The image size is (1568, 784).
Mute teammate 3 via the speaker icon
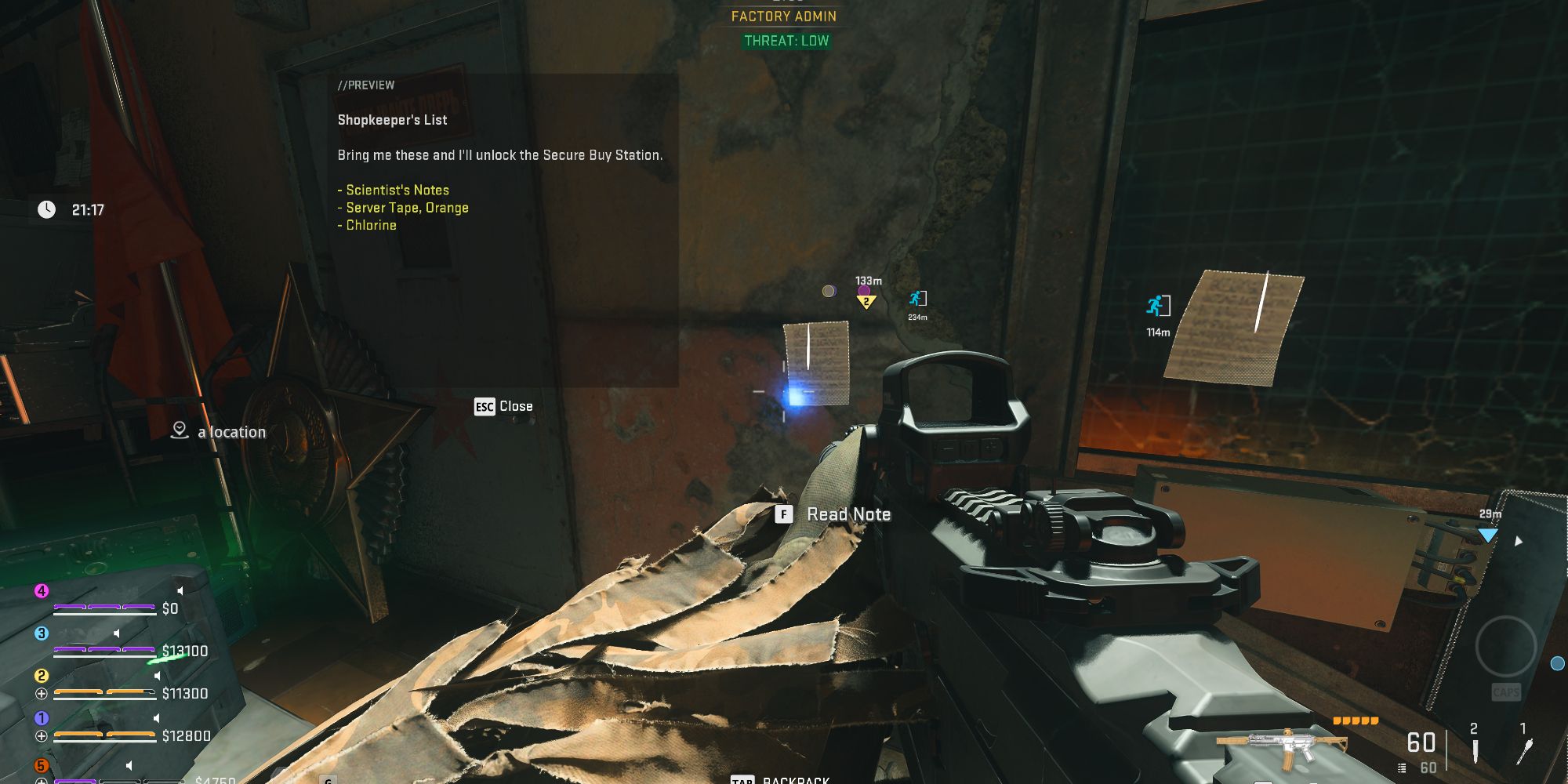coord(117,633)
